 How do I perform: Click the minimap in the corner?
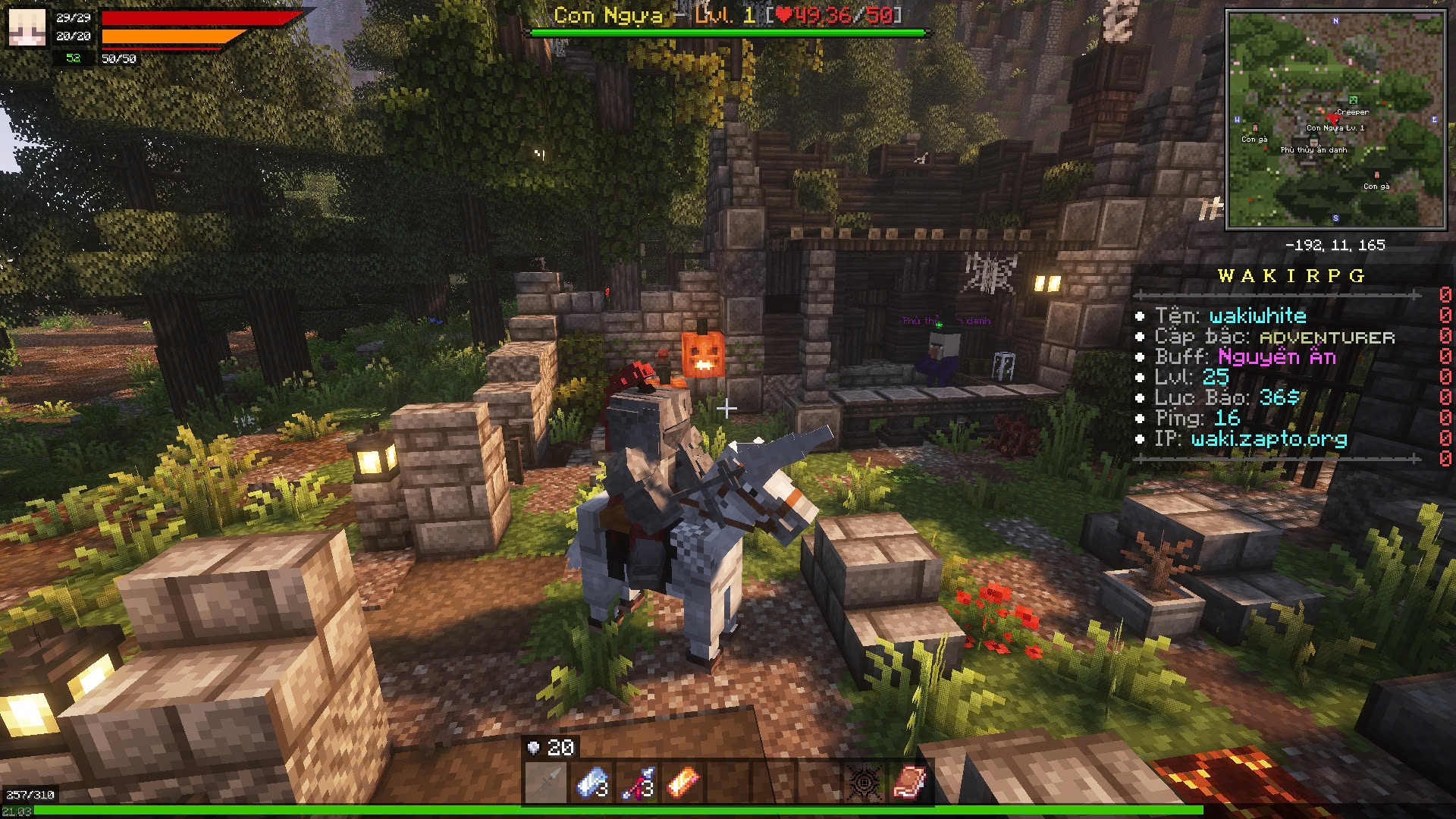coord(1335,120)
